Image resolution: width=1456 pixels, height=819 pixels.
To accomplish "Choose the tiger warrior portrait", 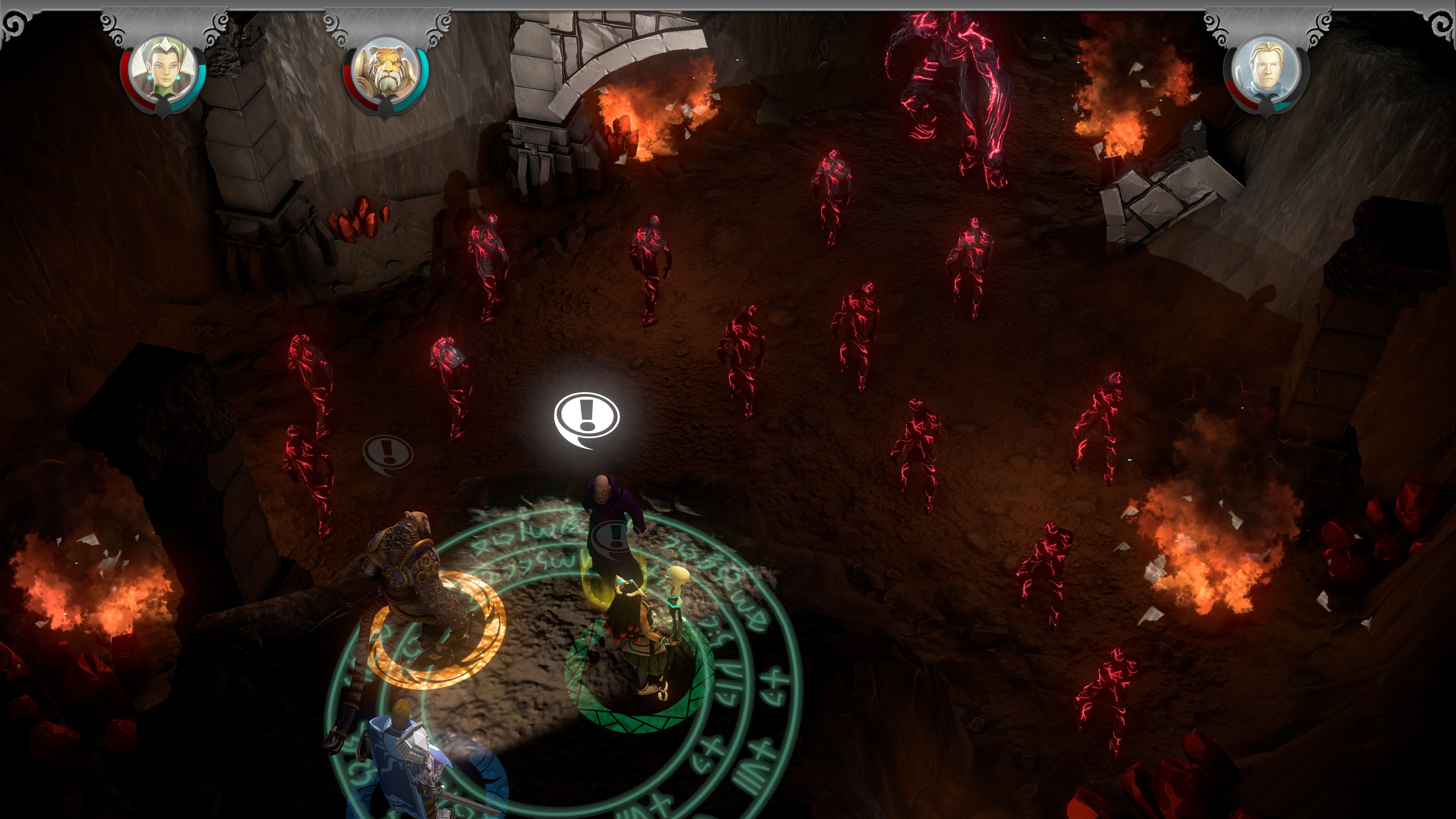I will click(x=386, y=70).
